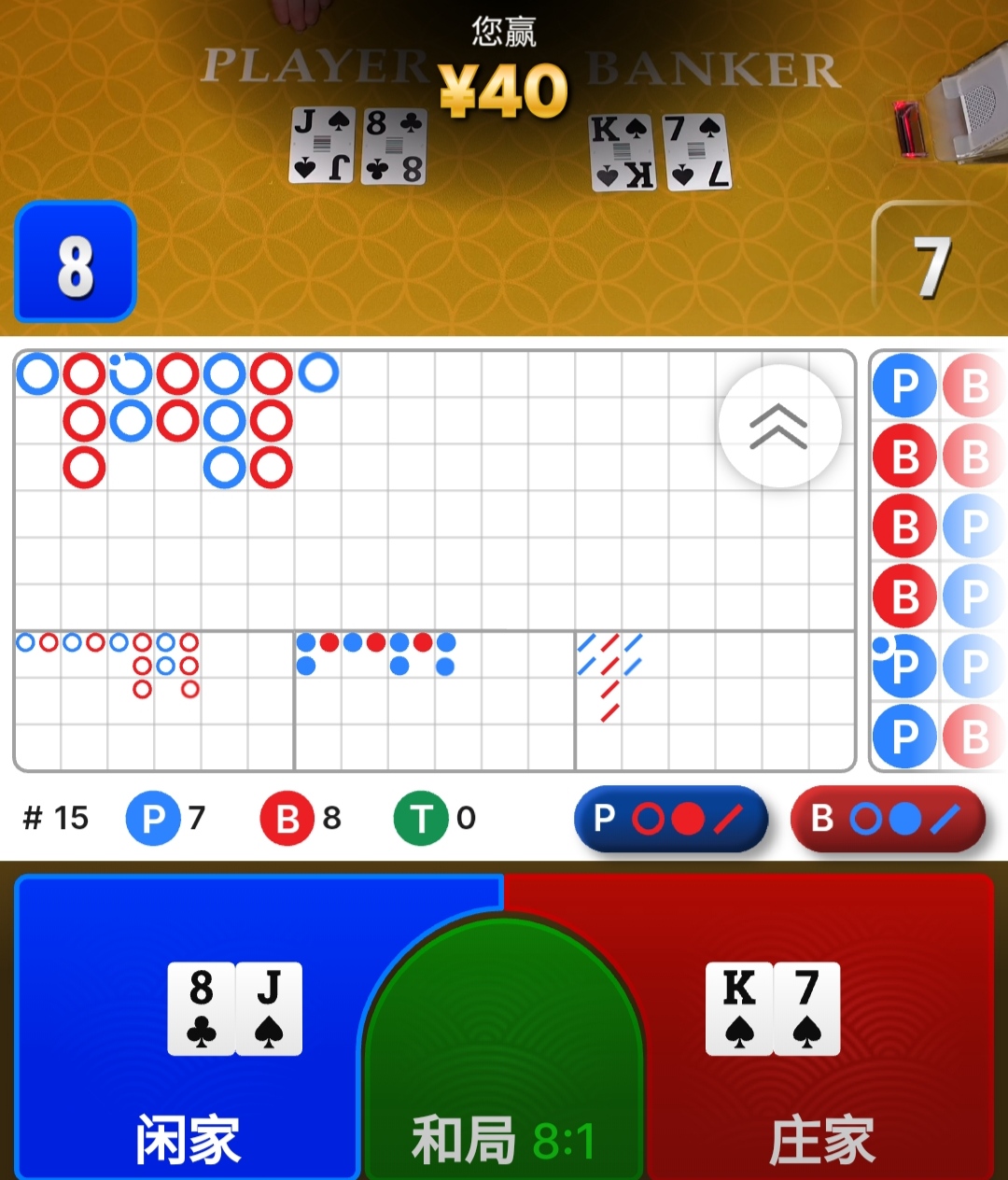Show the Player next-round prediction button
The width and height of the screenshot is (1008, 1180).
[670, 819]
